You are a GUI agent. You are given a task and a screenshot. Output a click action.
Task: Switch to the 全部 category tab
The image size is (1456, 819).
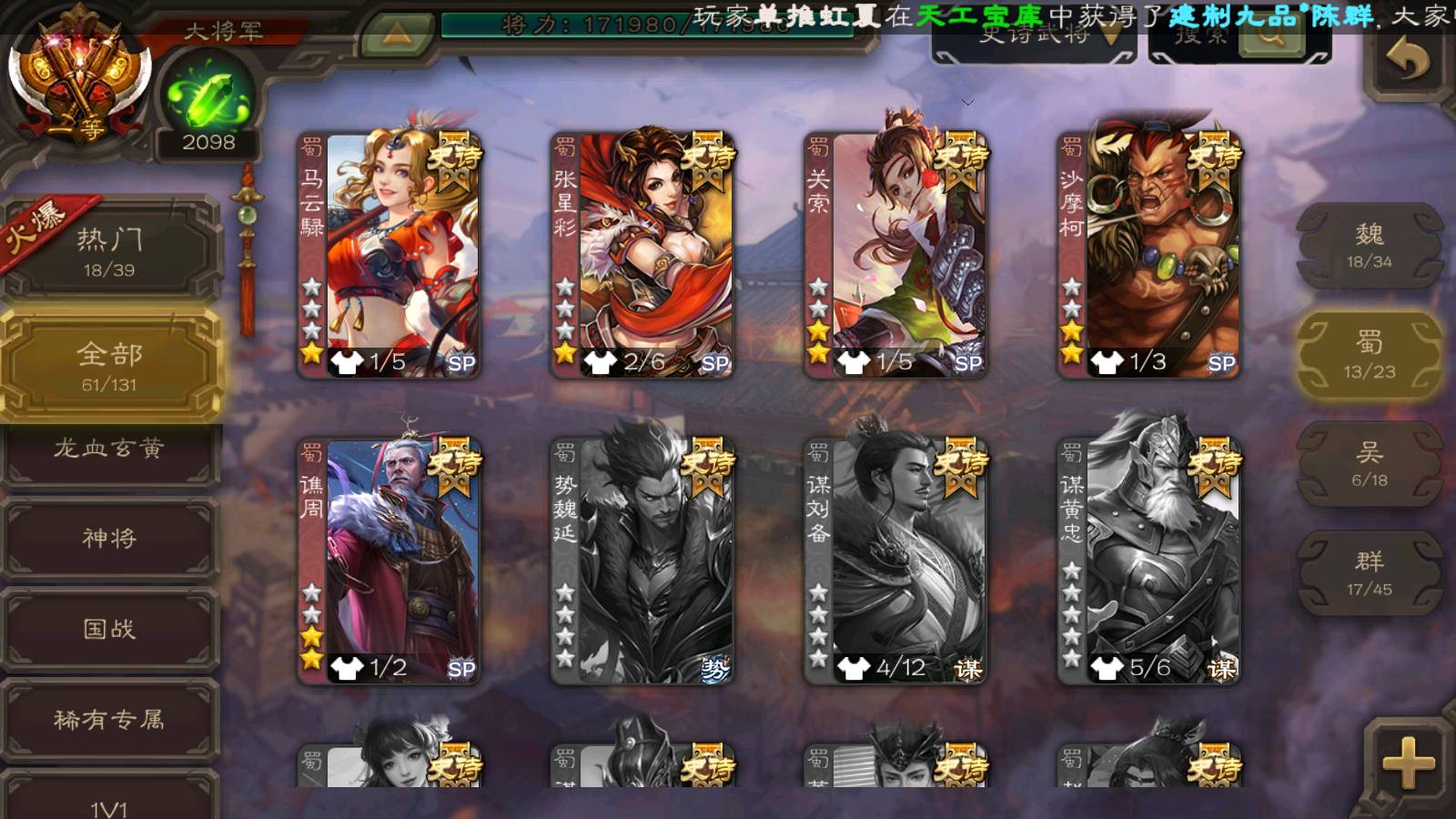[x=109, y=366]
